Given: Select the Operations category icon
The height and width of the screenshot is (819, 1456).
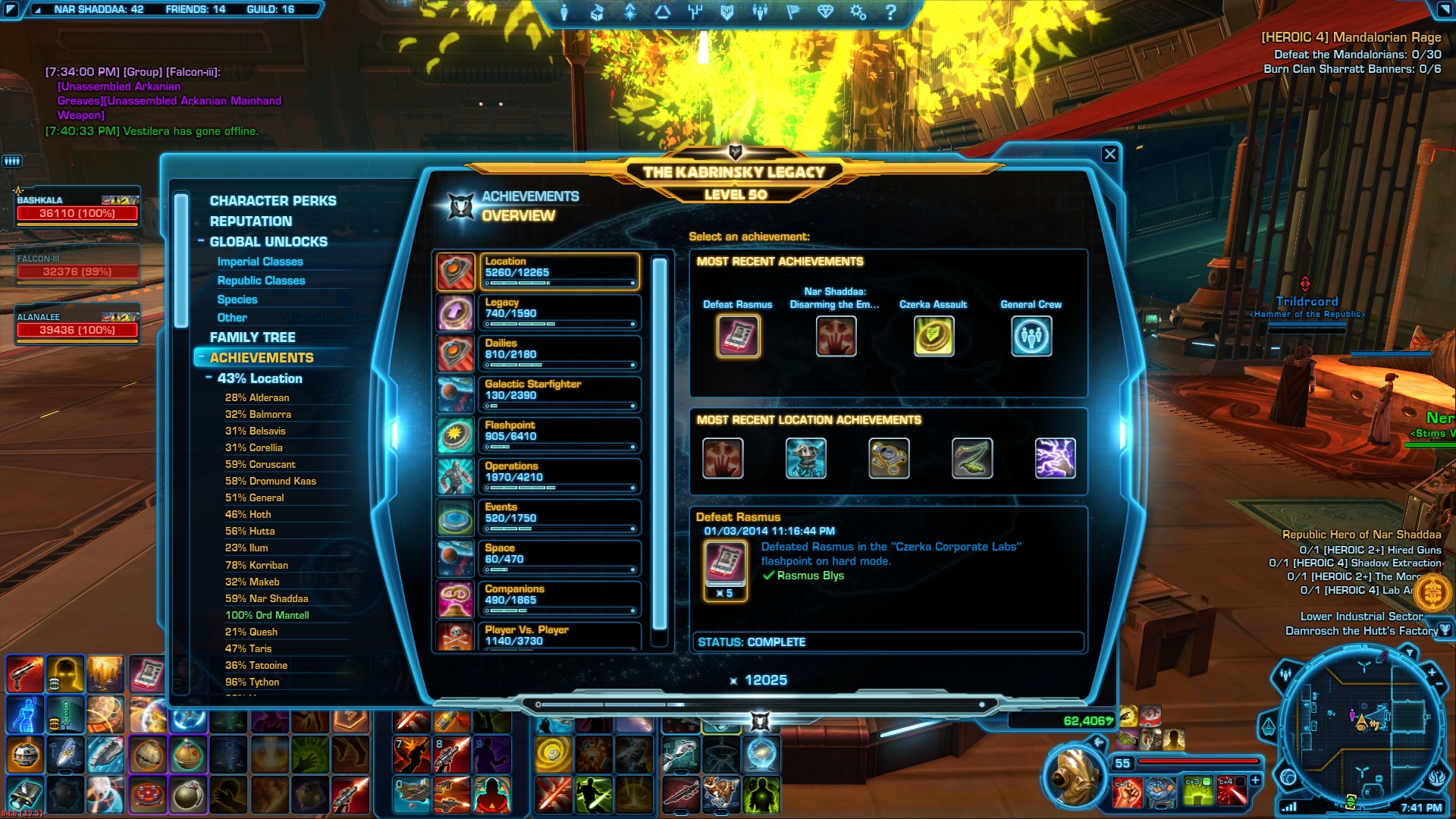Looking at the screenshot, I should [456, 476].
